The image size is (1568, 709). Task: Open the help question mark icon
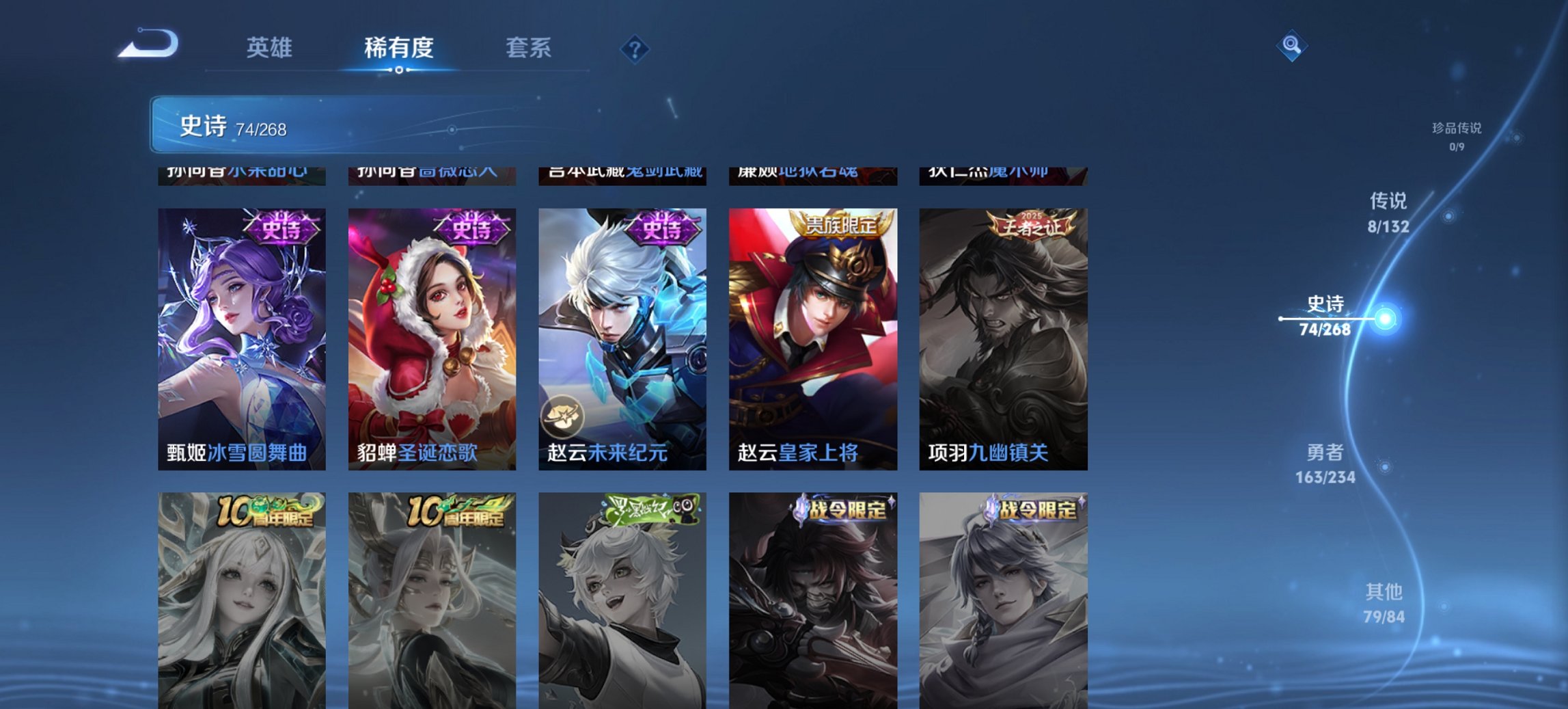(x=635, y=49)
